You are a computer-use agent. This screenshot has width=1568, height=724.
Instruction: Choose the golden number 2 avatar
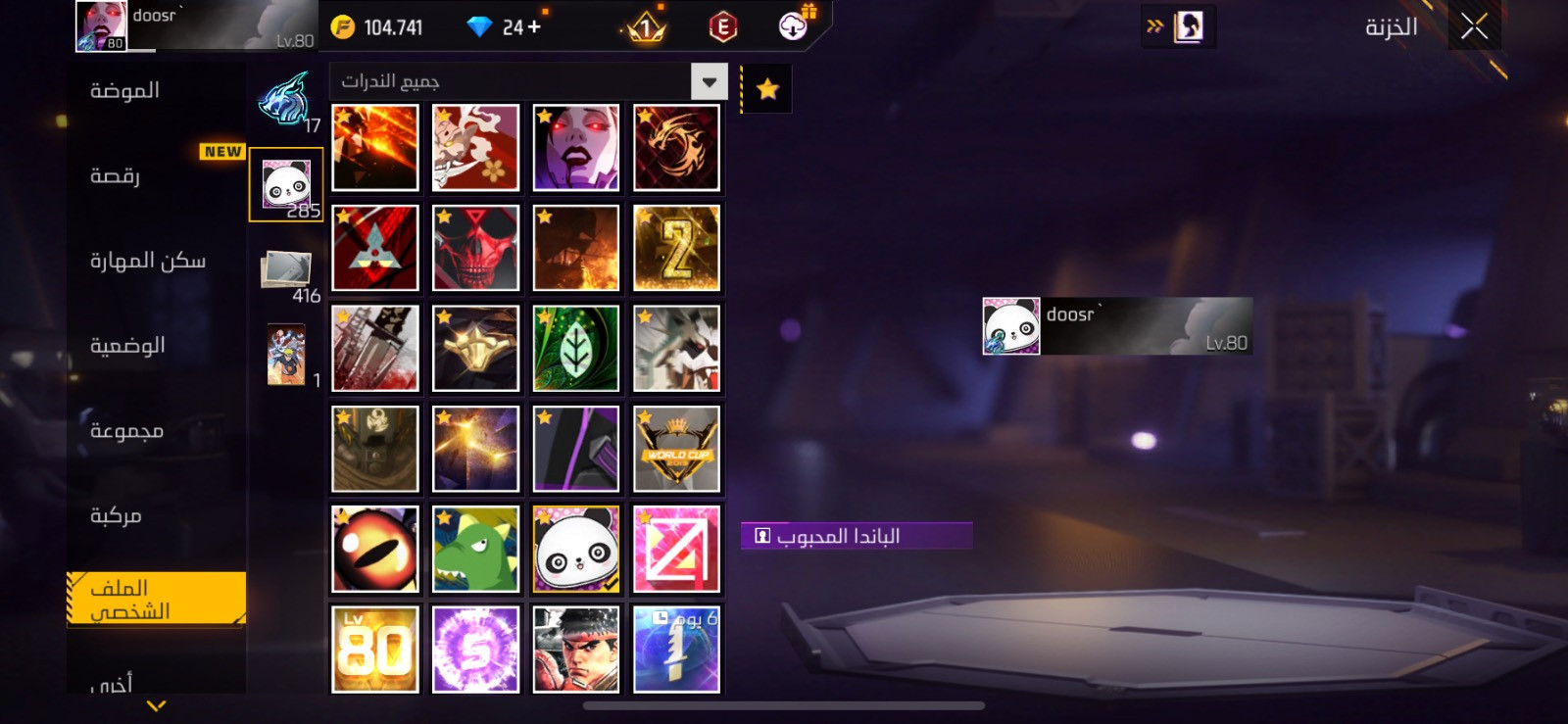tap(676, 249)
